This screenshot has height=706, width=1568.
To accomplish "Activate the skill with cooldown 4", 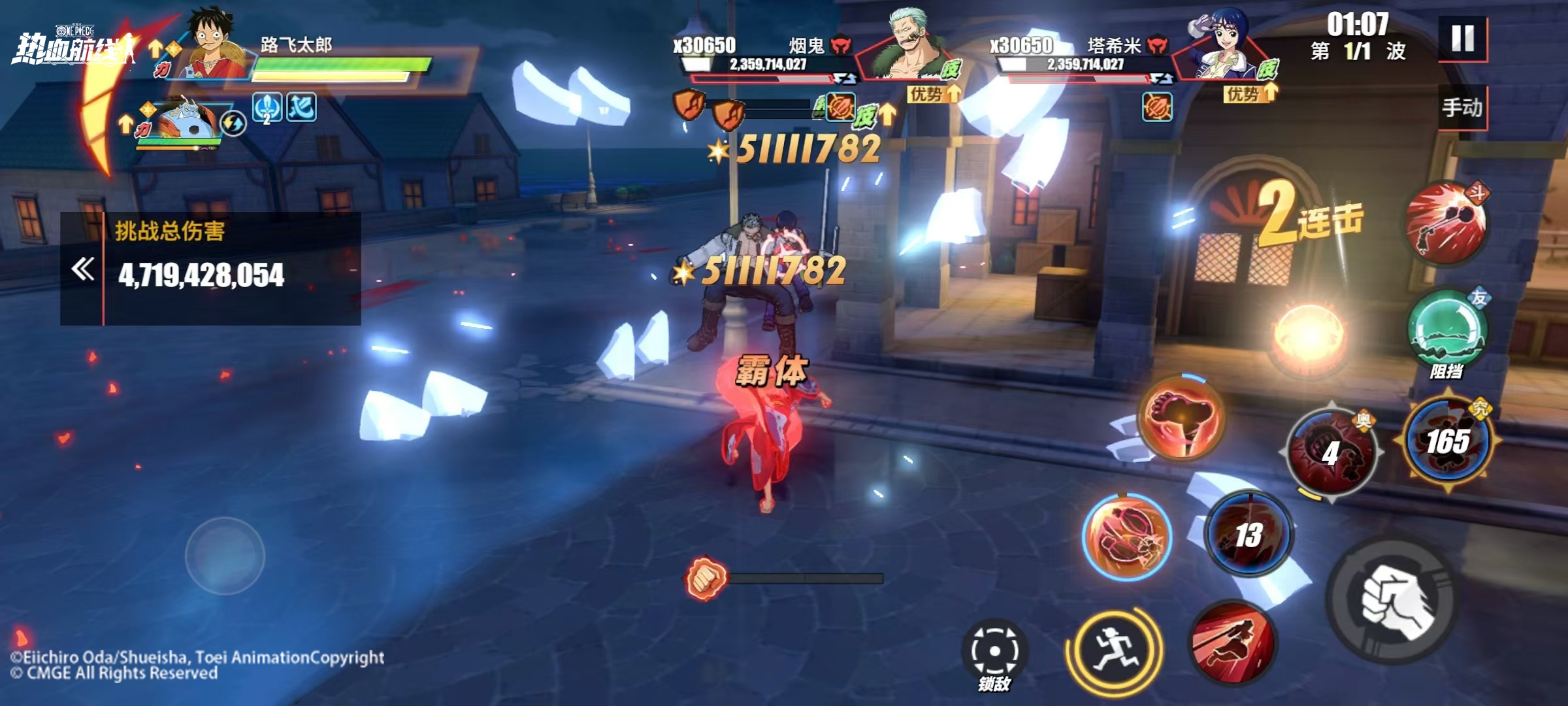I will point(1331,452).
